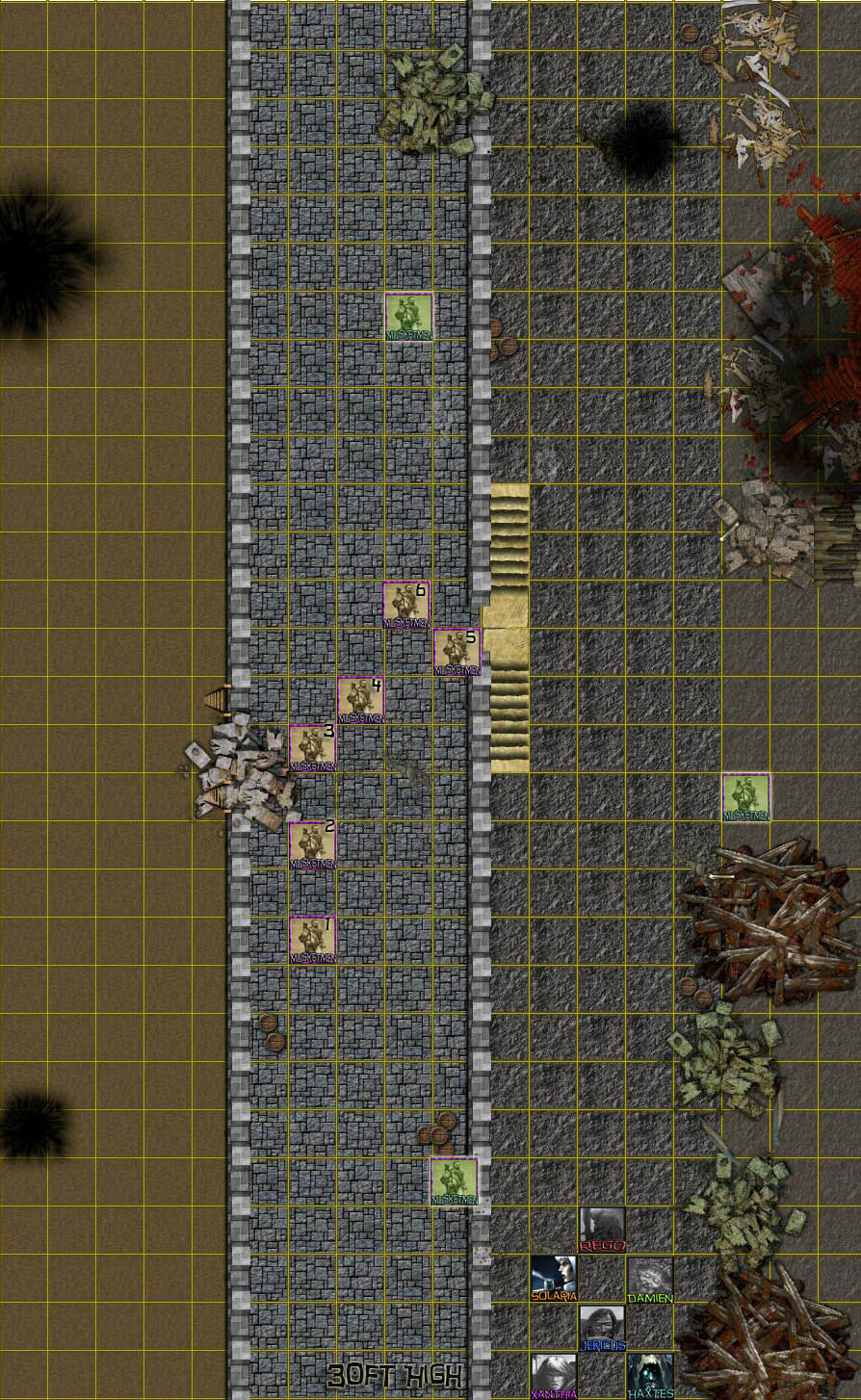Image resolution: width=861 pixels, height=1400 pixels.
Task: Select the Xanthia character token
Action: tap(554, 1375)
